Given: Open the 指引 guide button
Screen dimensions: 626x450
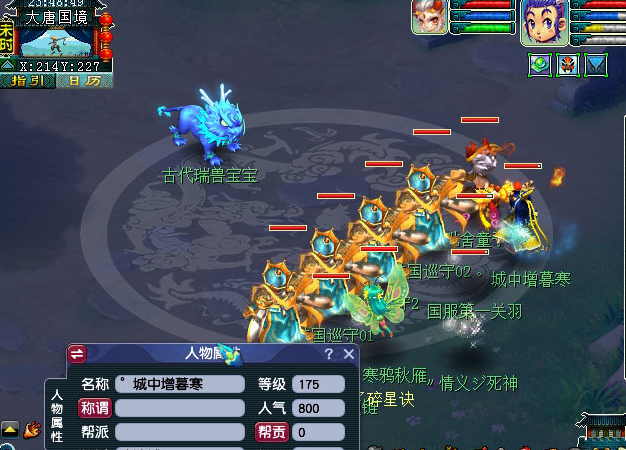Looking at the screenshot, I should (29, 81).
